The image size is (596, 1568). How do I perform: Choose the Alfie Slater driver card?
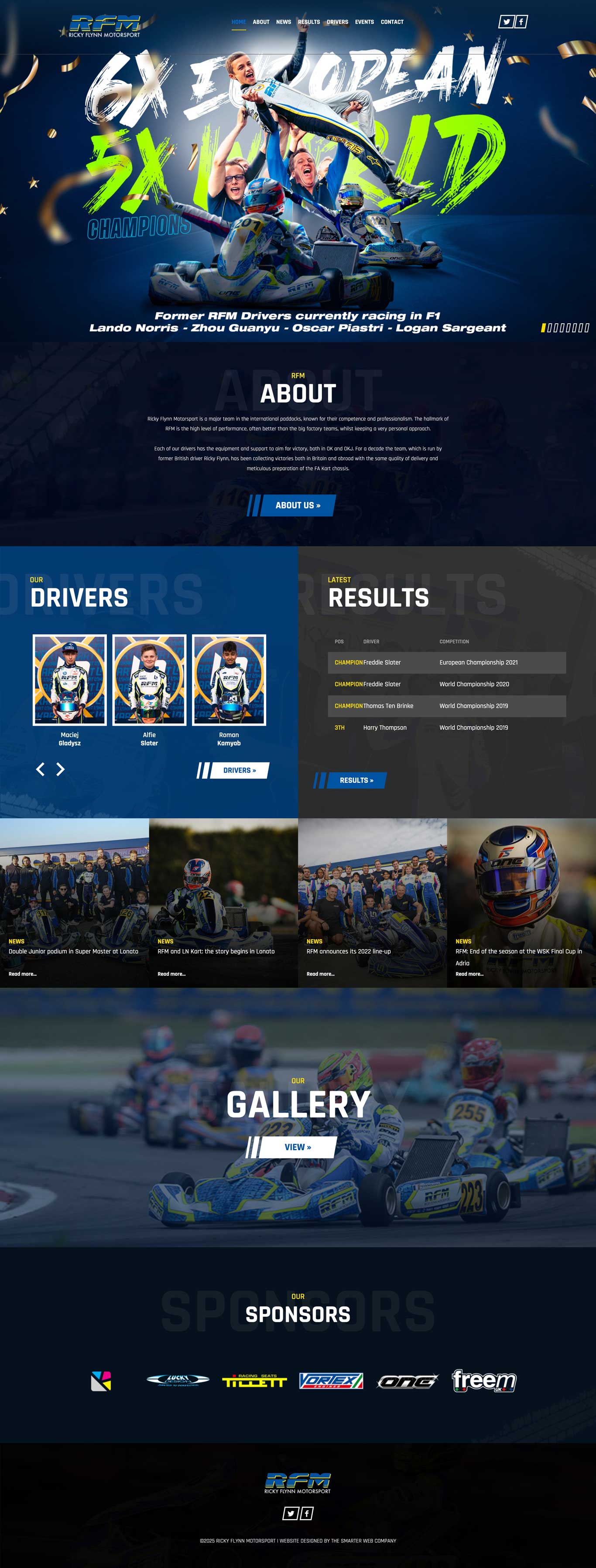[149, 679]
